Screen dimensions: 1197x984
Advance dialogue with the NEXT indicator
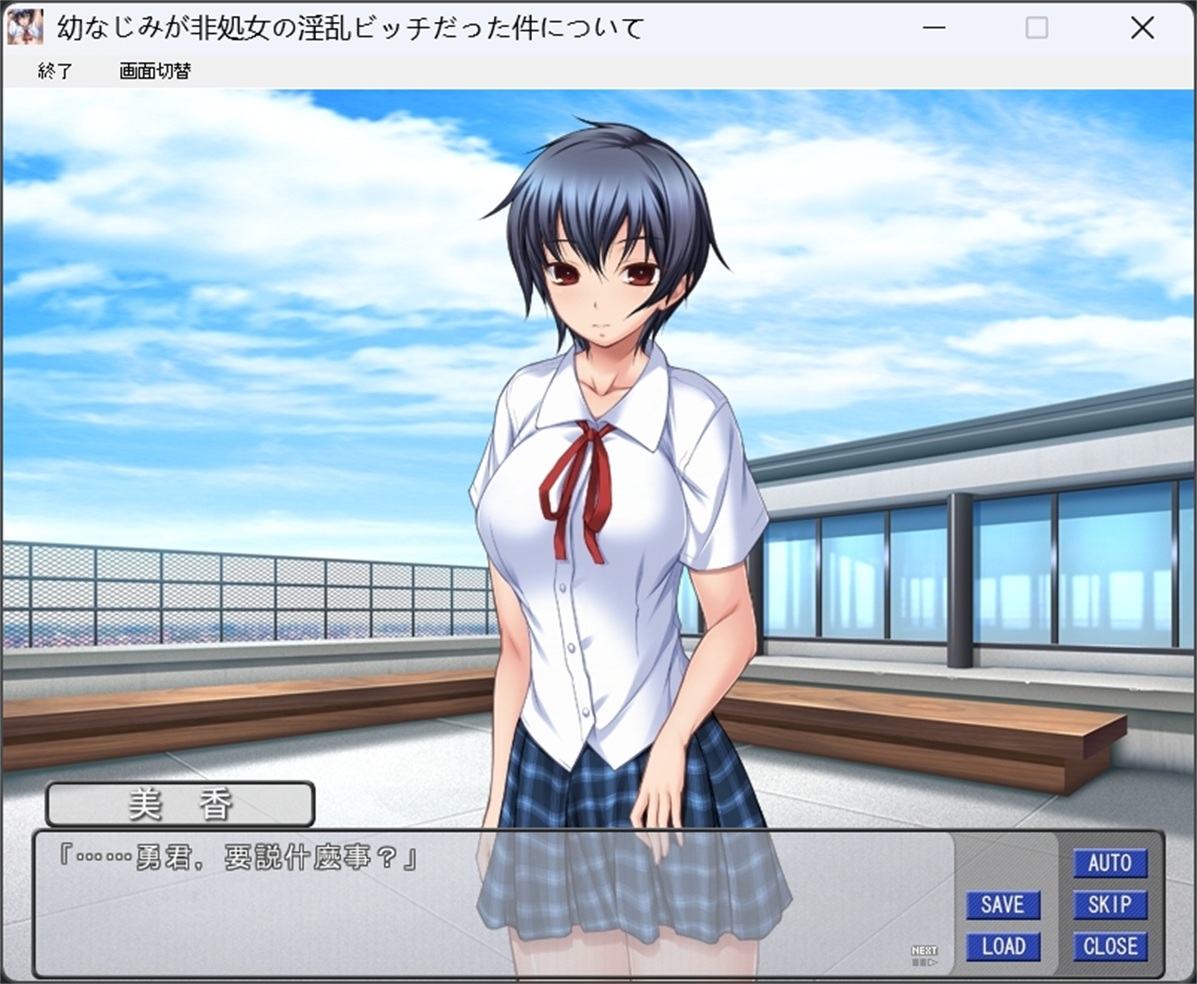coord(924,956)
